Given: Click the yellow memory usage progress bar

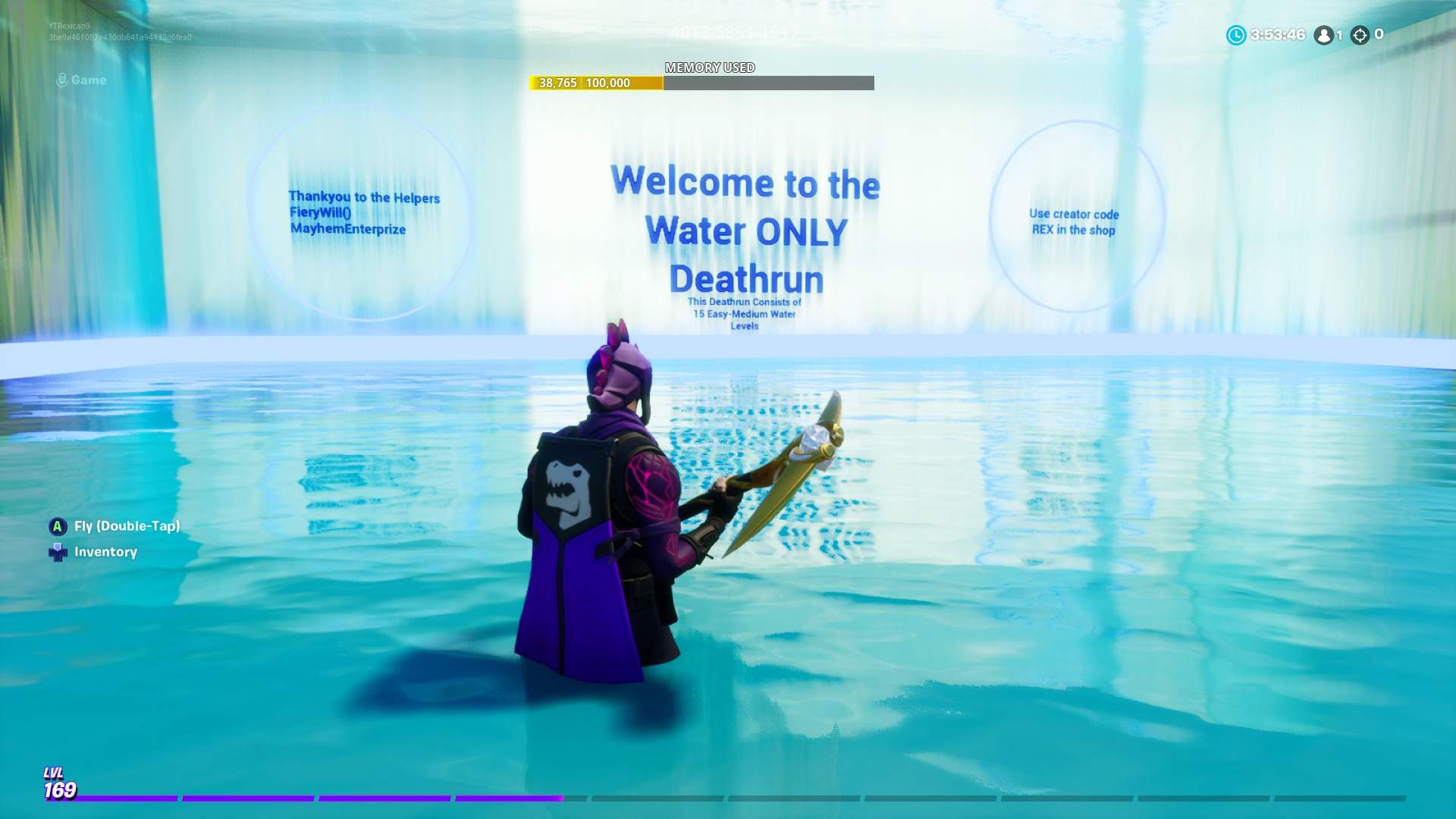Looking at the screenshot, I should click(x=595, y=82).
